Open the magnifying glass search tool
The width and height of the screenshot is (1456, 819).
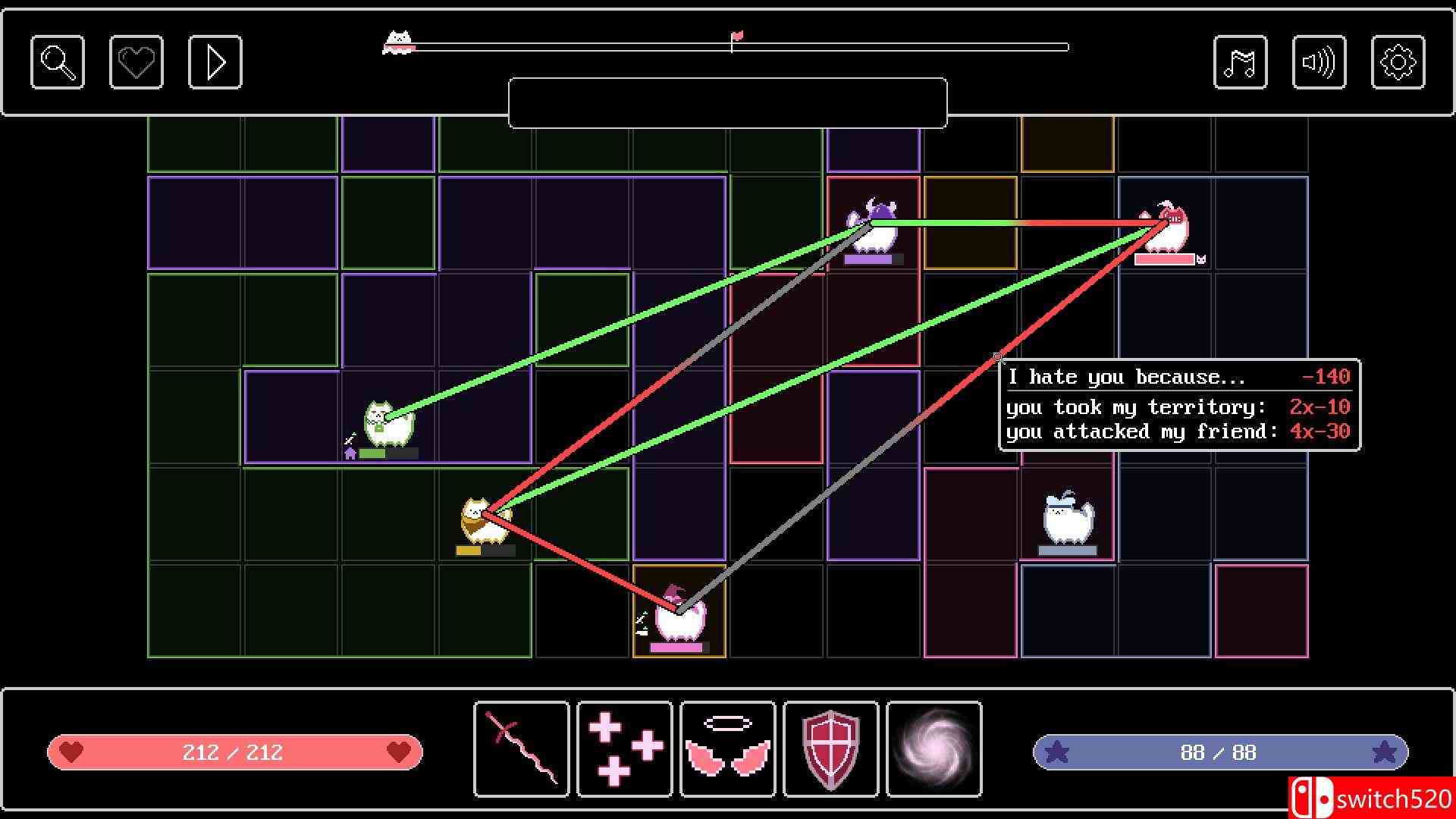[x=57, y=61]
